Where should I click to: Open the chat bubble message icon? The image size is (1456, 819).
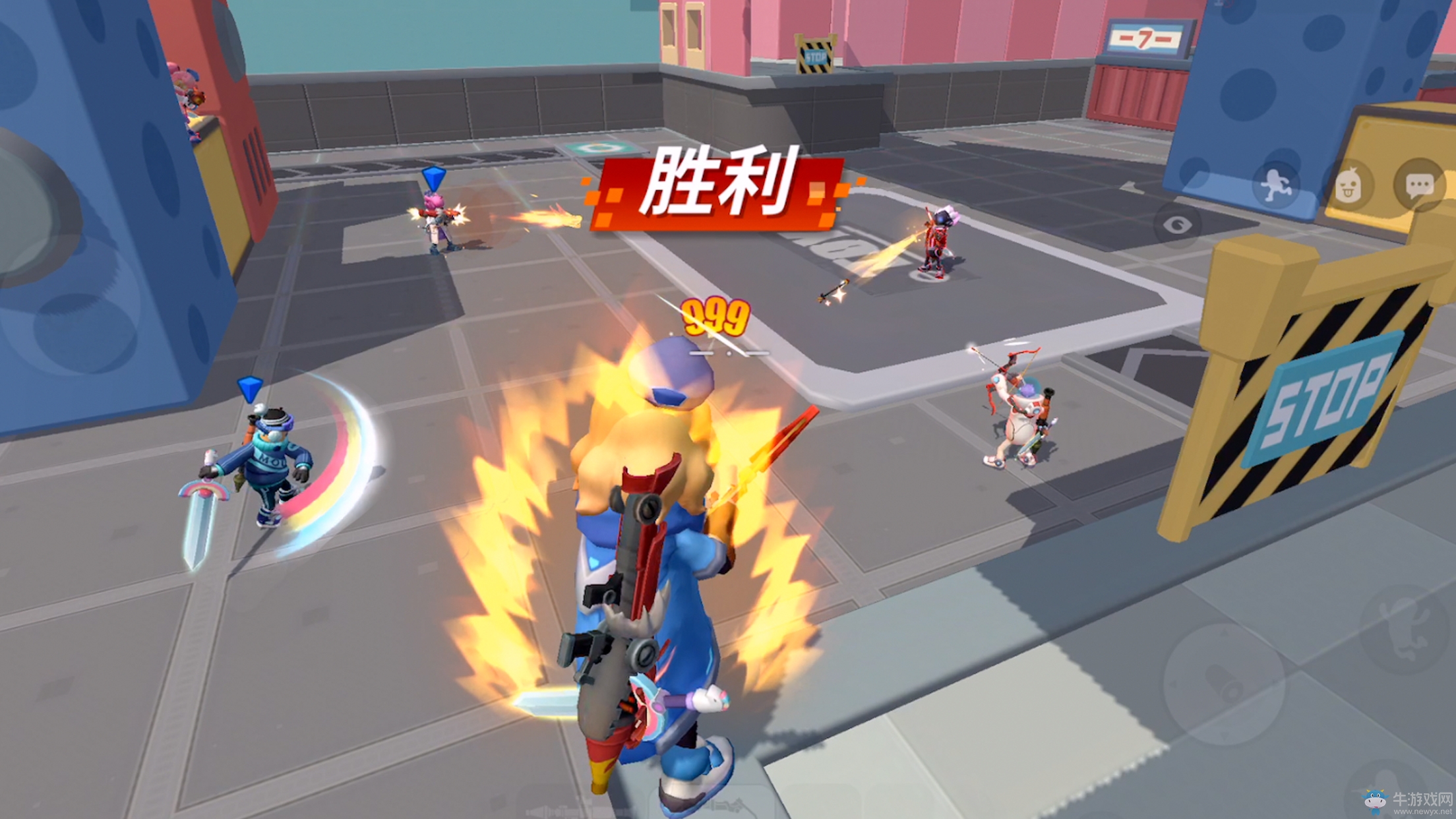(x=1419, y=183)
